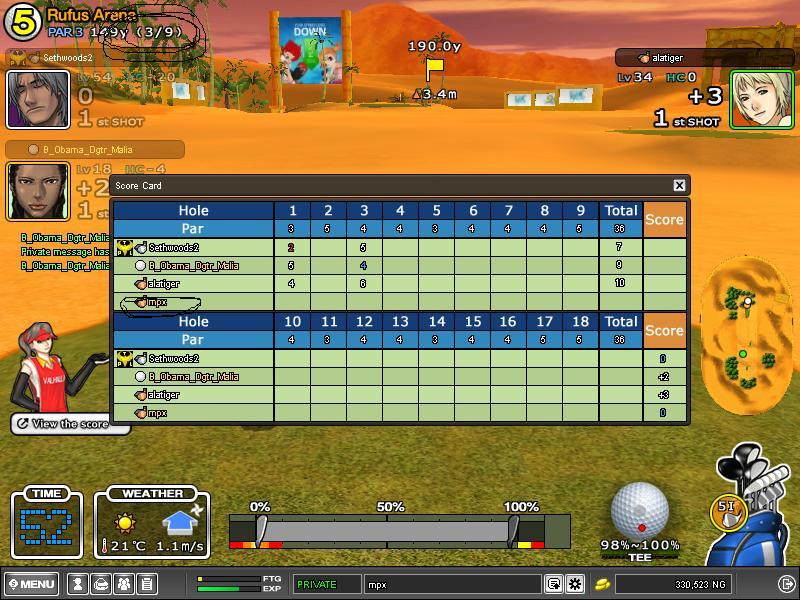
Task: Click the View the score button
Action: click(x=70, y=424)
